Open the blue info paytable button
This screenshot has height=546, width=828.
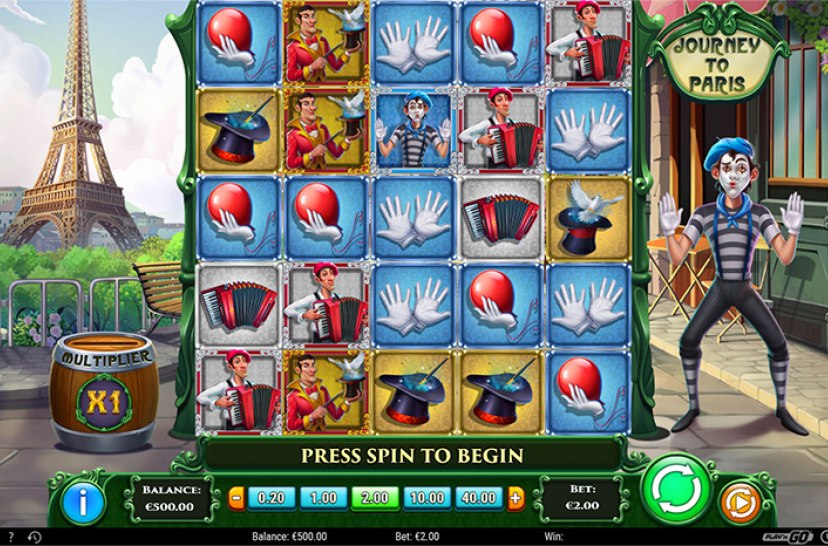(84, 501)
